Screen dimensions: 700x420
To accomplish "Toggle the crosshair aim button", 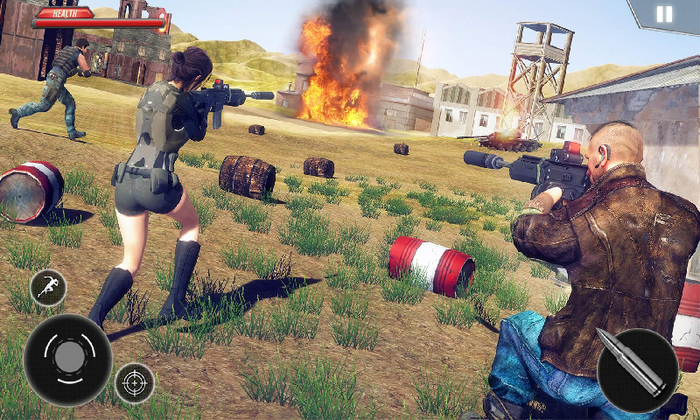I will [x=134, y=382].
